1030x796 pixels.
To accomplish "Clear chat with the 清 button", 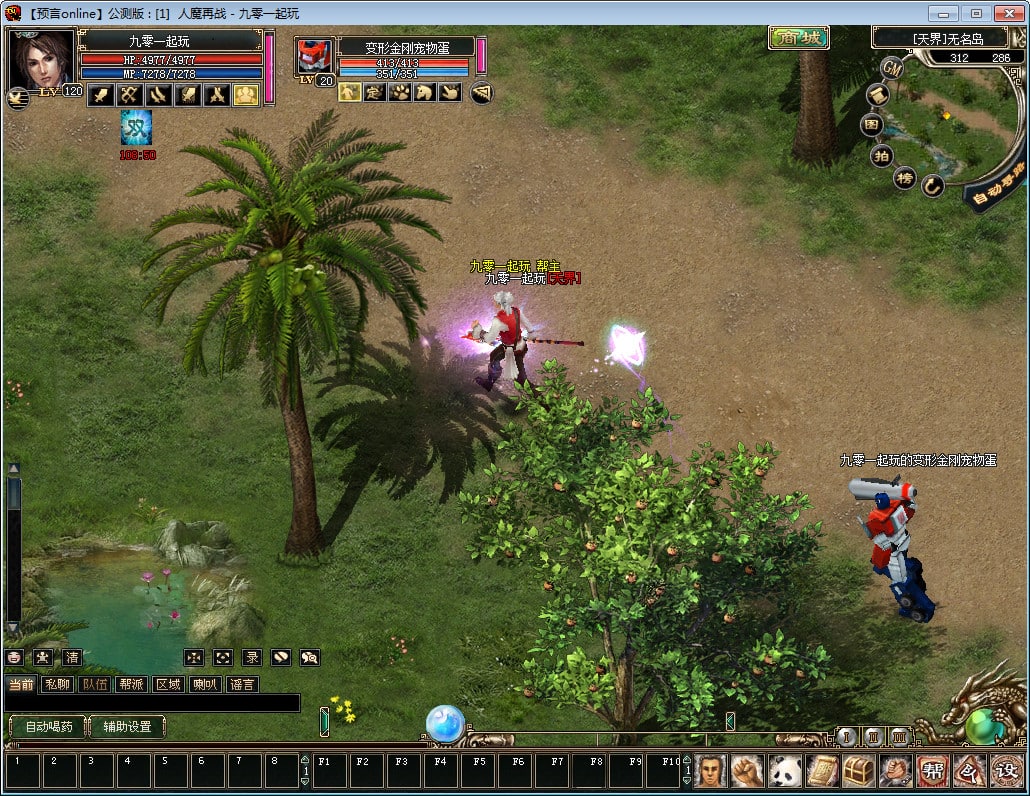I will (x=72, y=658).
